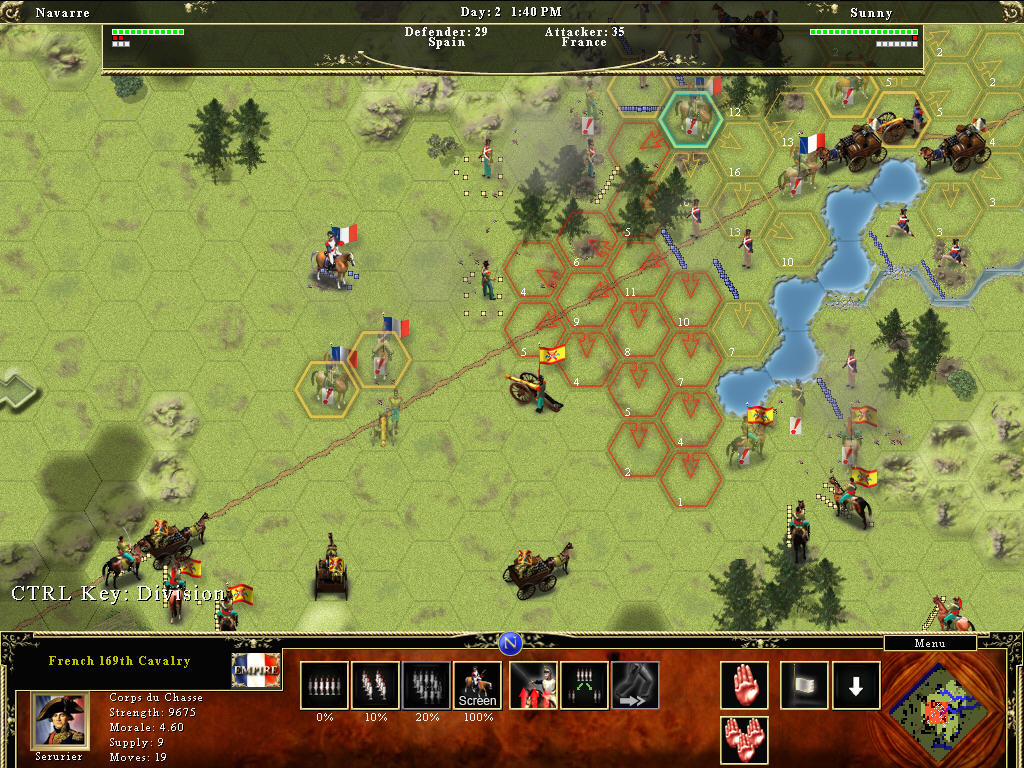Select General Serurier's portrait
The height and width of the screenshot is (768, 1024).
pos(61,720)
